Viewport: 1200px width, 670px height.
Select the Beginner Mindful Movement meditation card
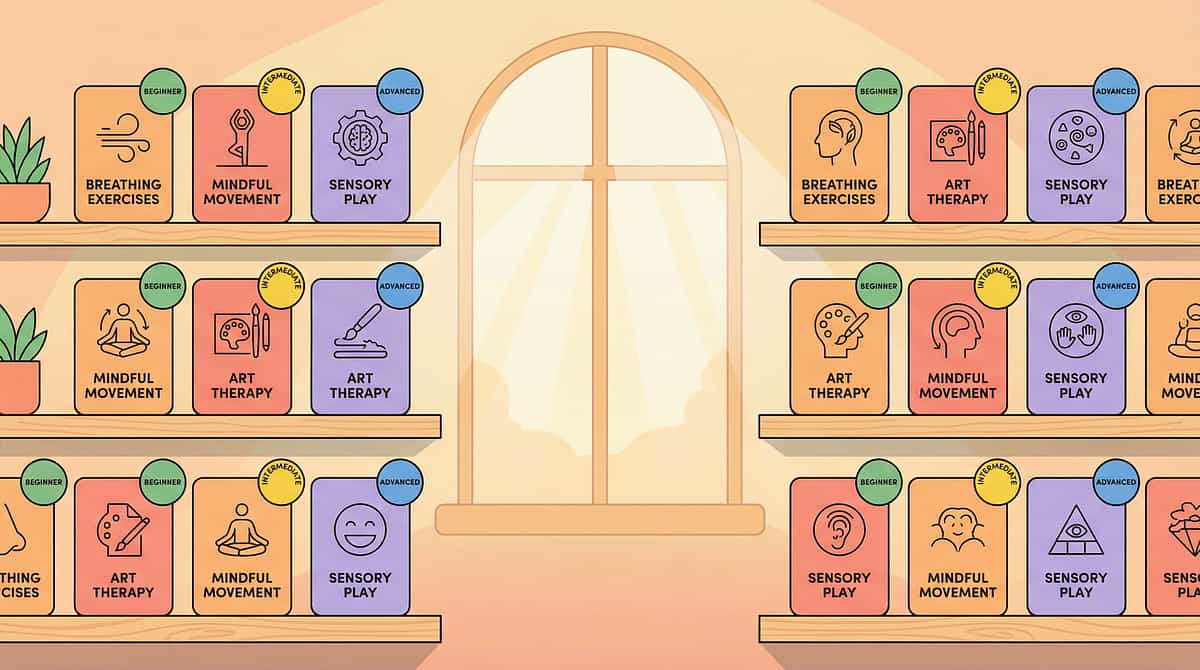pyautogui.click(x=123, y=347)
